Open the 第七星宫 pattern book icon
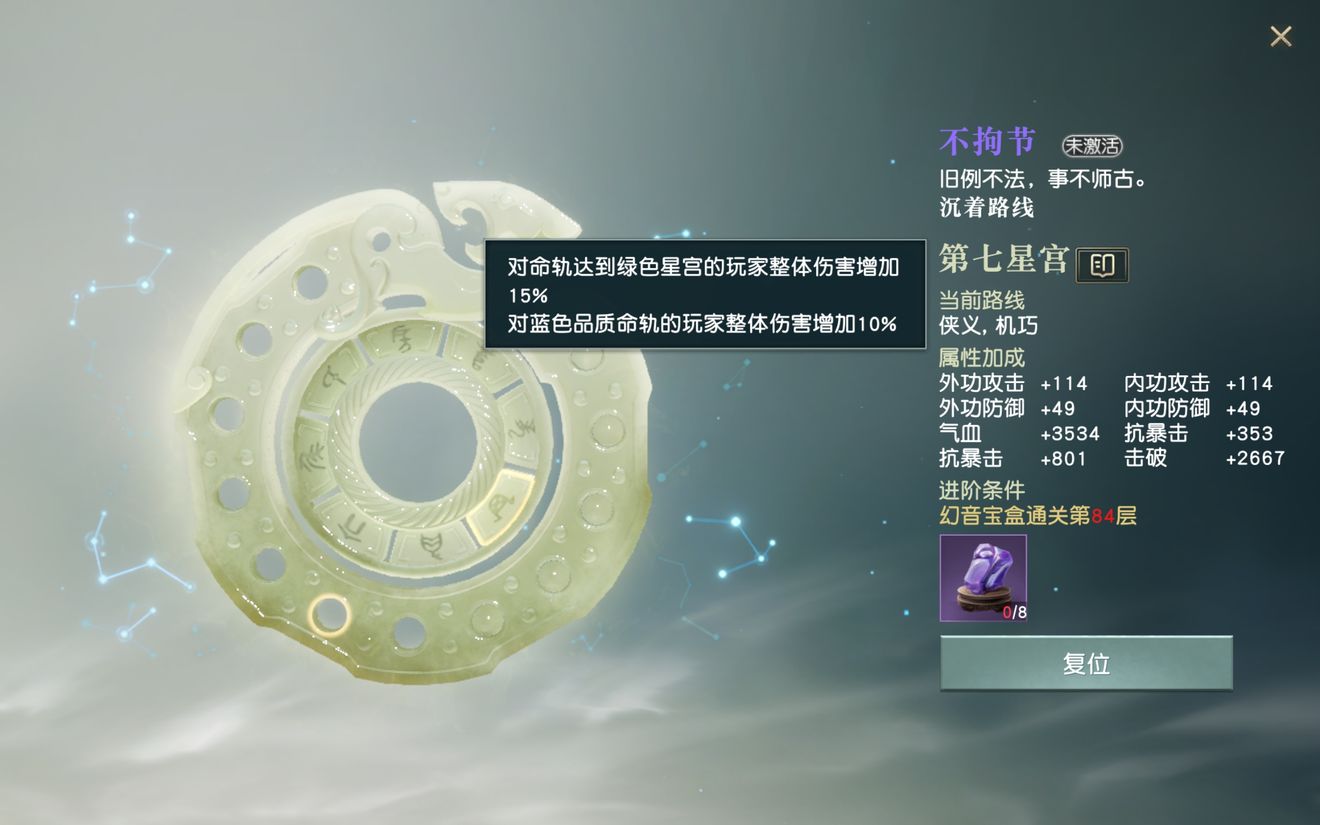This screenshot has width=1320, height=825. pos(1103,264)
